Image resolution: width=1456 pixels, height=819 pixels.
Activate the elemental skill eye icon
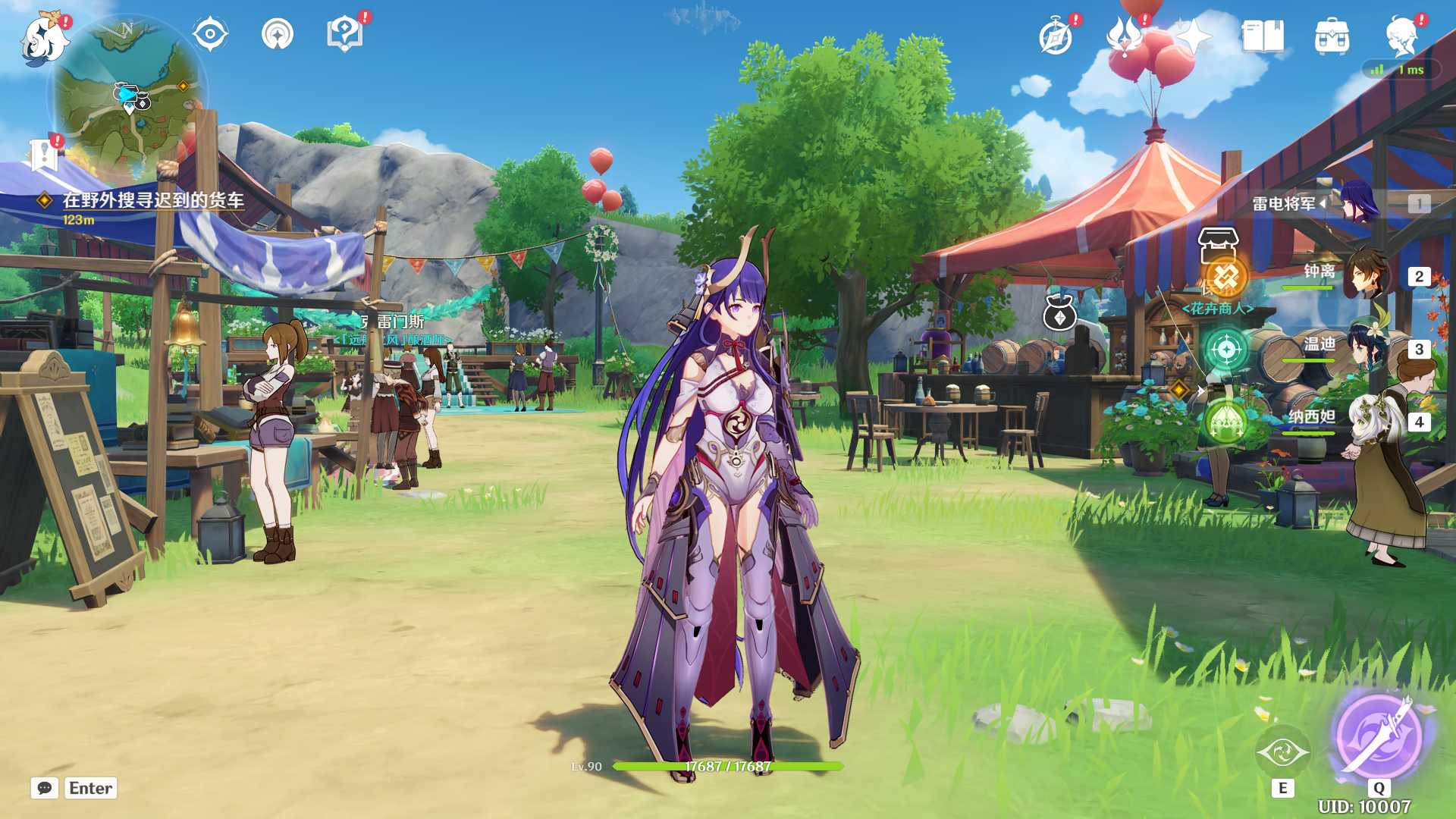click(1282, 752)
